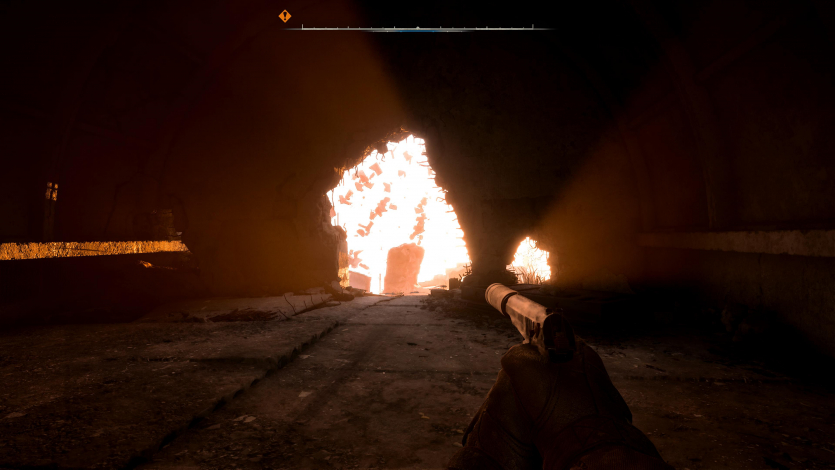Select the compass bar at top
835x470 pixels.
[x=418, y=28]
